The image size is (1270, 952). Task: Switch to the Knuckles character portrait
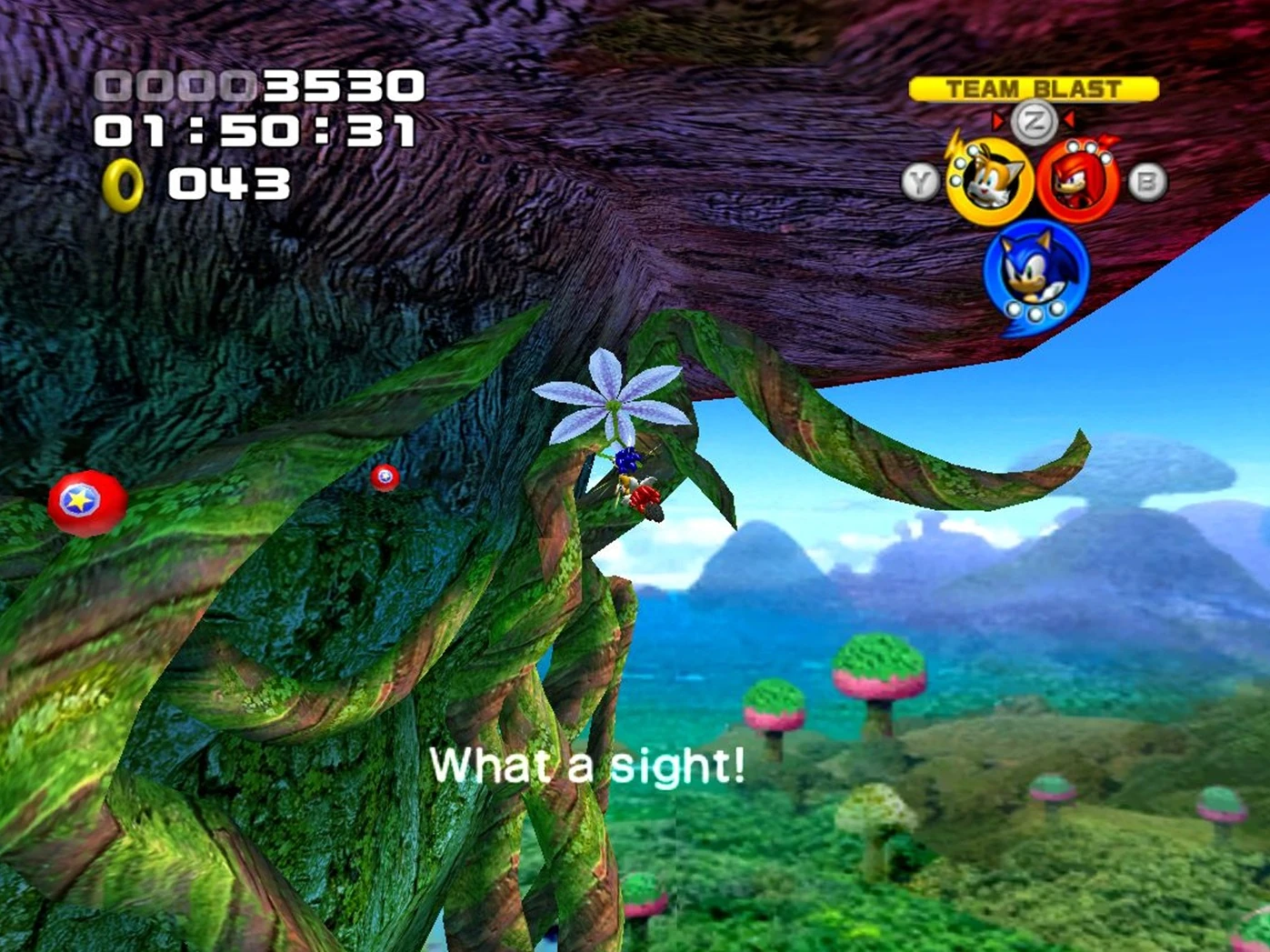click(x=1078, y=182)
